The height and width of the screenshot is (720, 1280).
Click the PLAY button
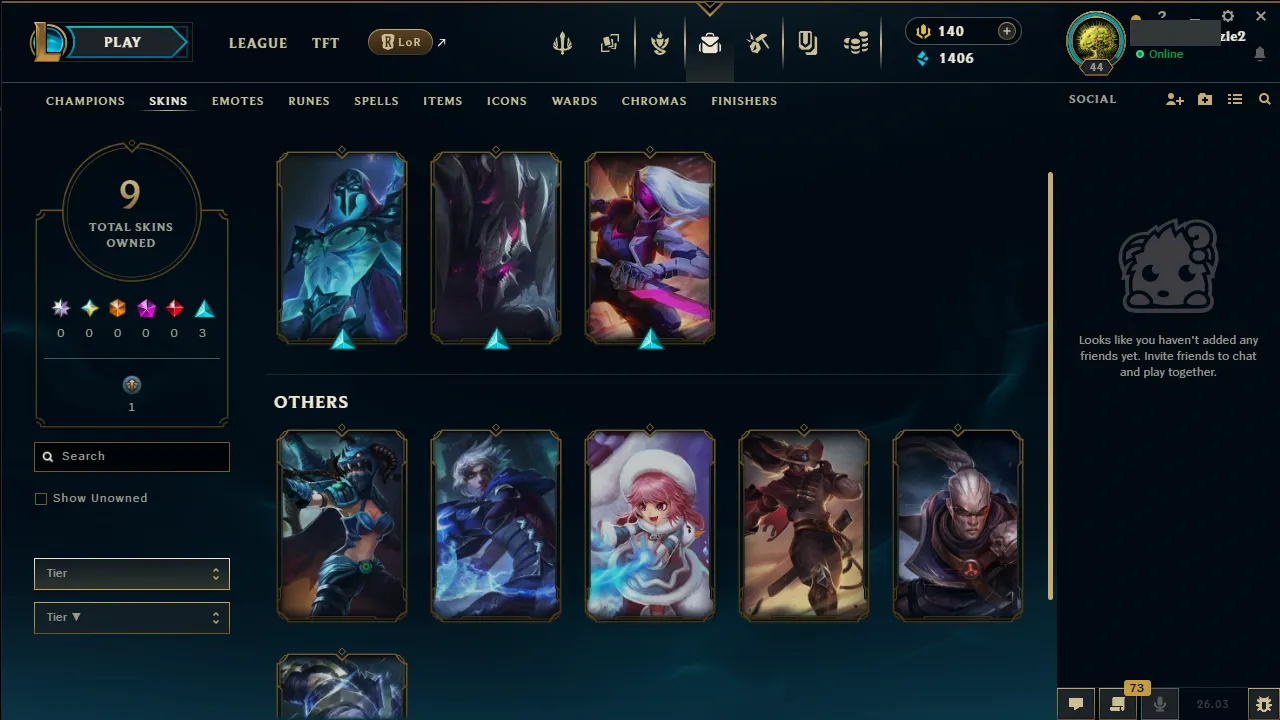click(122, 42)
